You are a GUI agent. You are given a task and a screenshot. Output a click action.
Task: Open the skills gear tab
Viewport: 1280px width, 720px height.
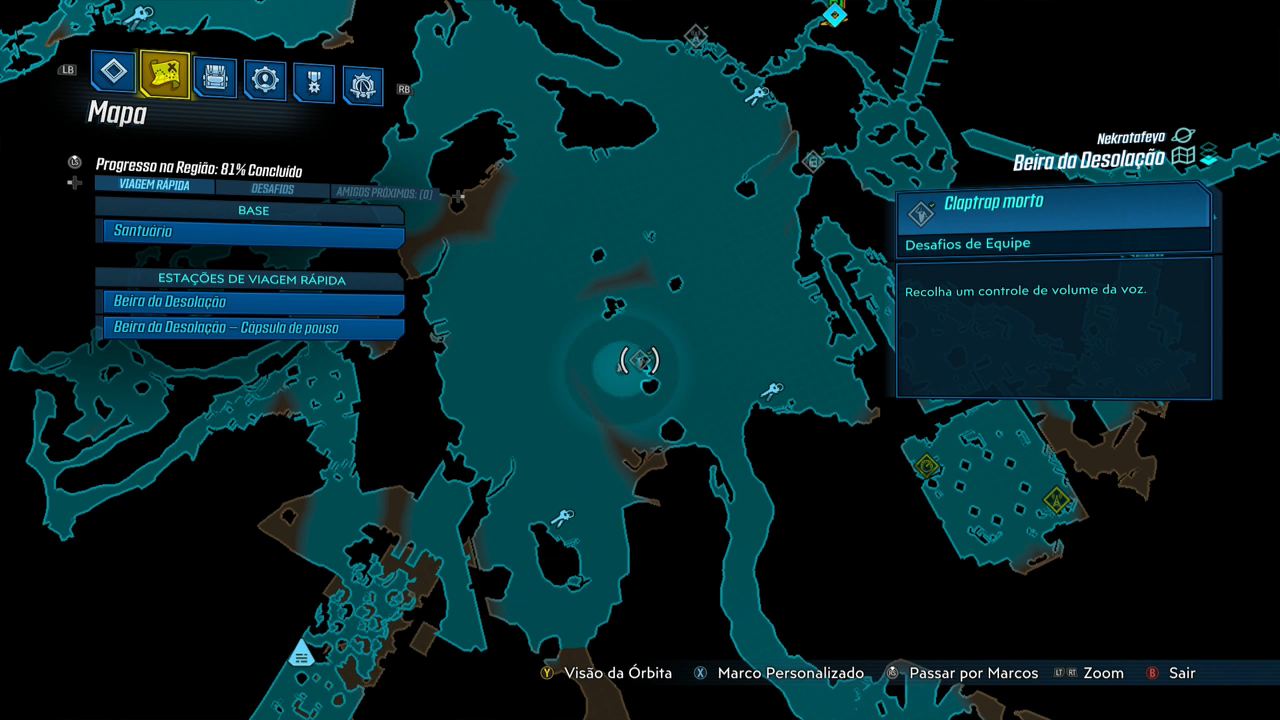265,81
